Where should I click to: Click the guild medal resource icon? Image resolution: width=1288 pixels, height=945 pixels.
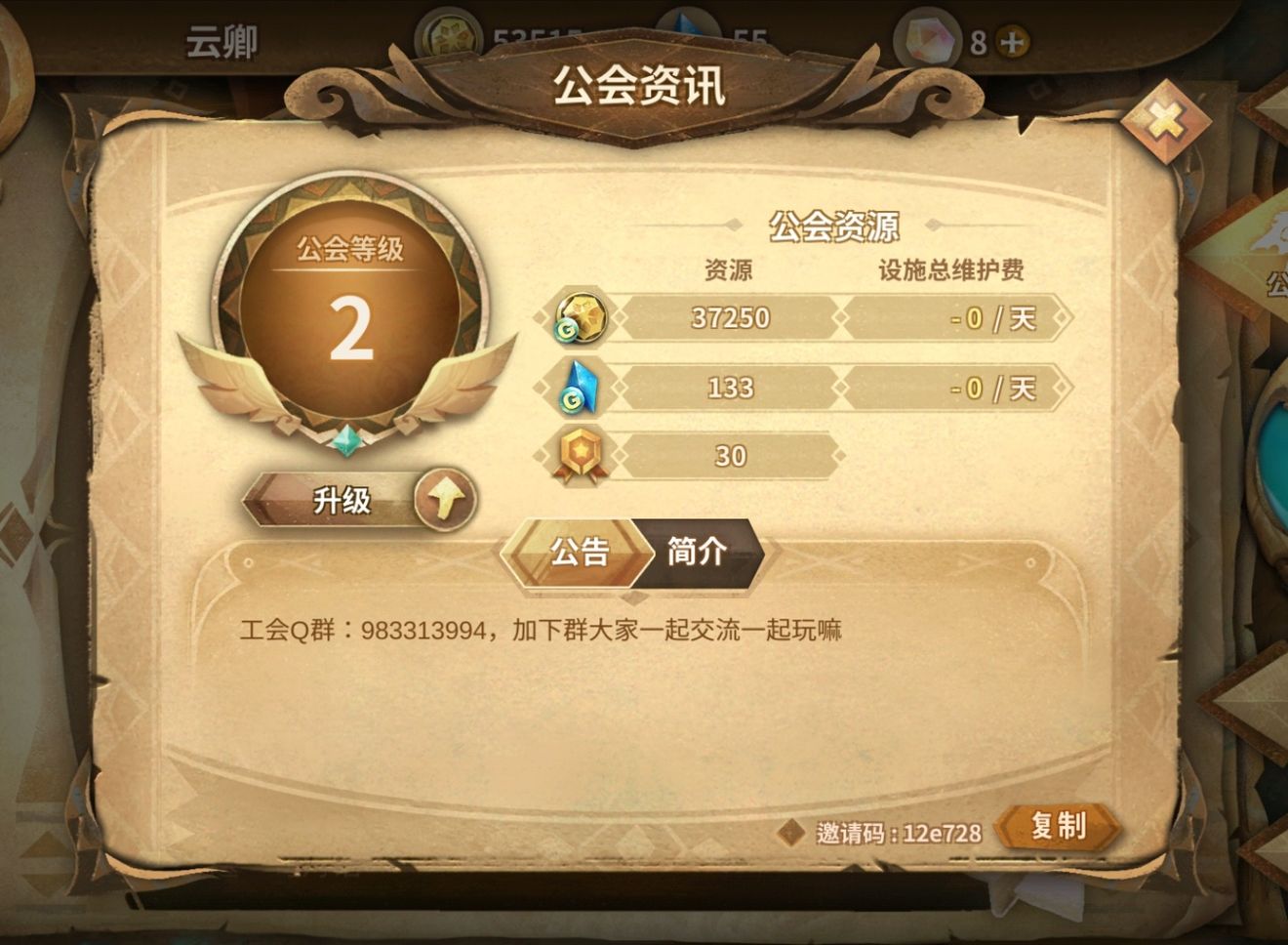(578, 455)
